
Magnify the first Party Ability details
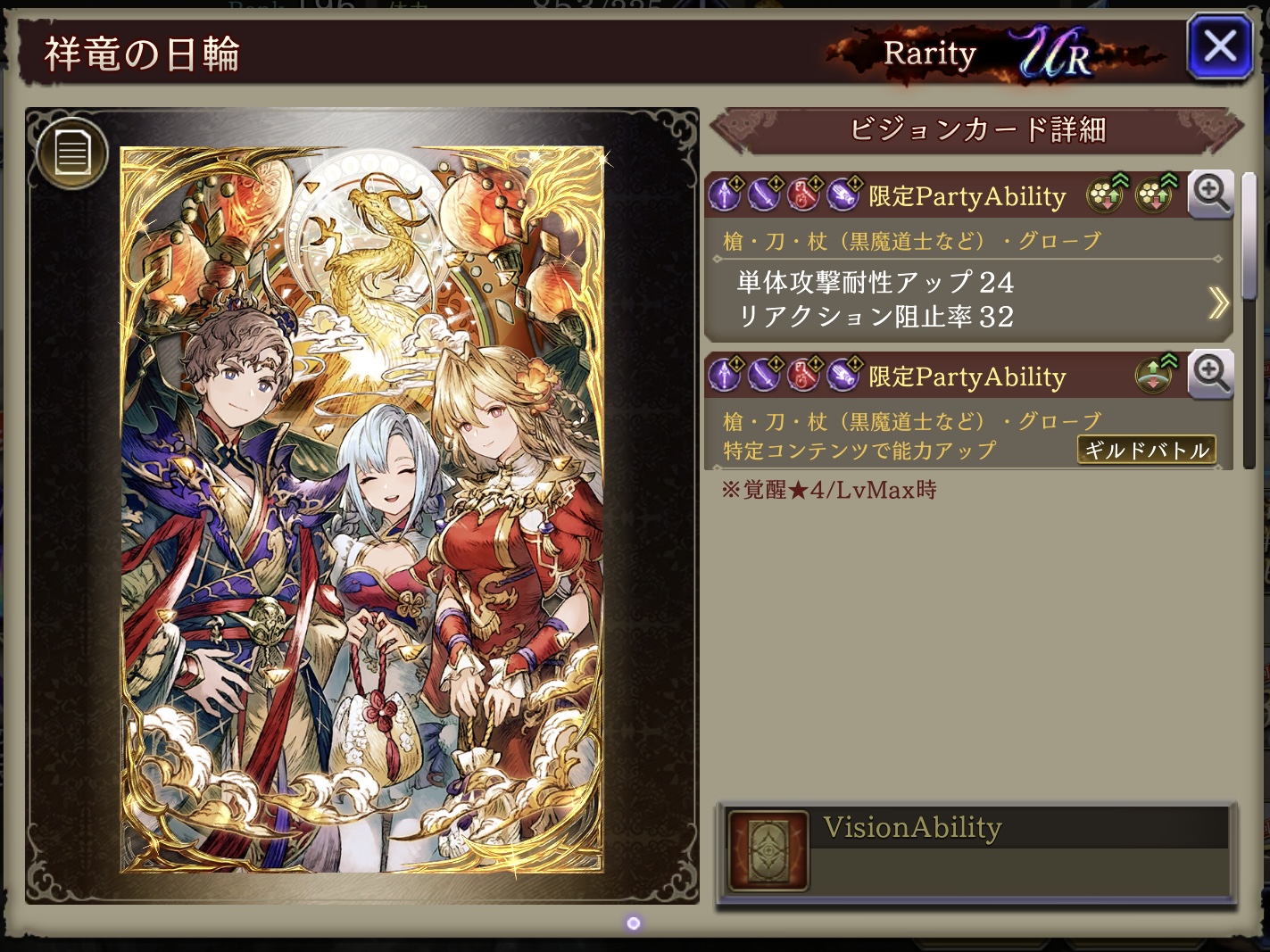tap(1211, 194)
